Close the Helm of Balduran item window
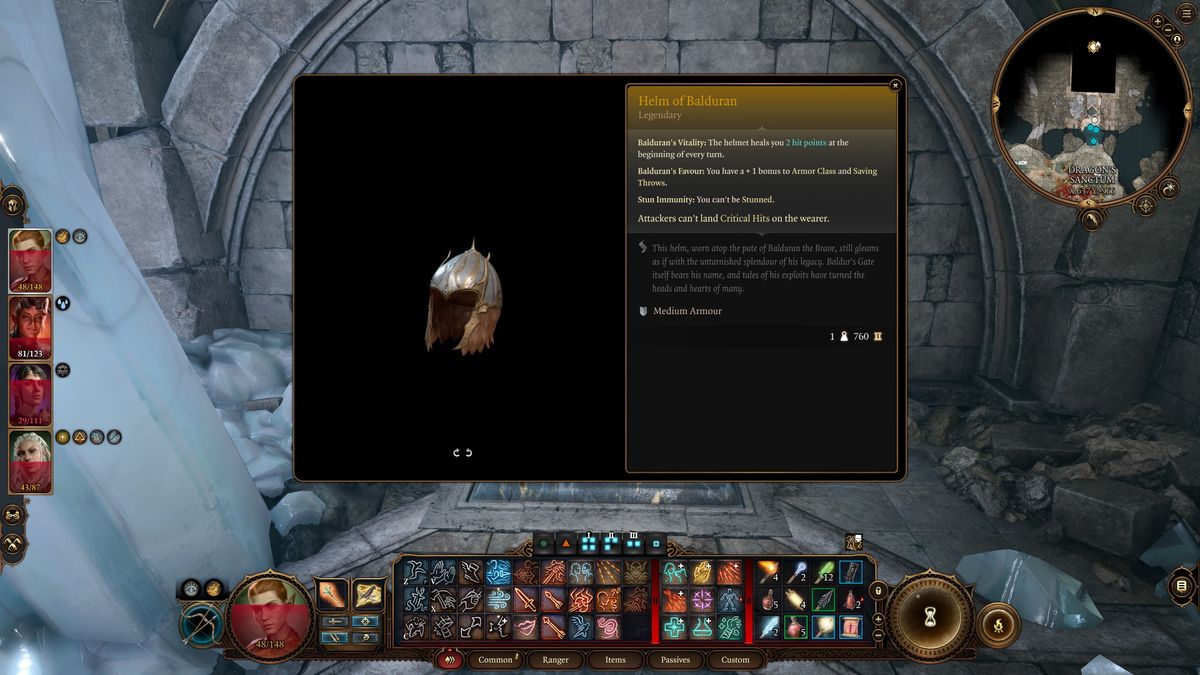Screen dimensions: 1200x675 (894, 86)
